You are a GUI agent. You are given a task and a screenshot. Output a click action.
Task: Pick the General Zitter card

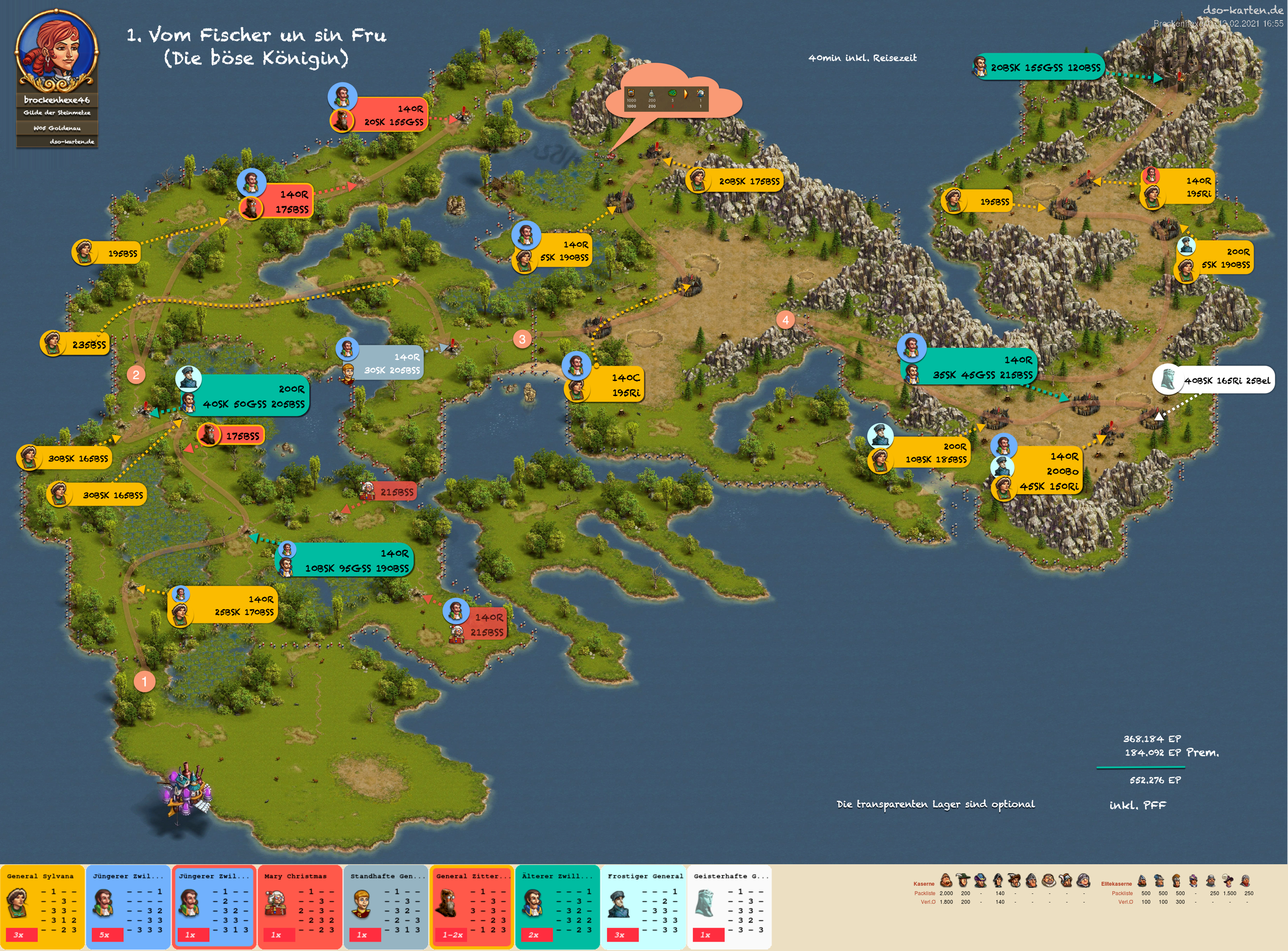tap(471, 905)
